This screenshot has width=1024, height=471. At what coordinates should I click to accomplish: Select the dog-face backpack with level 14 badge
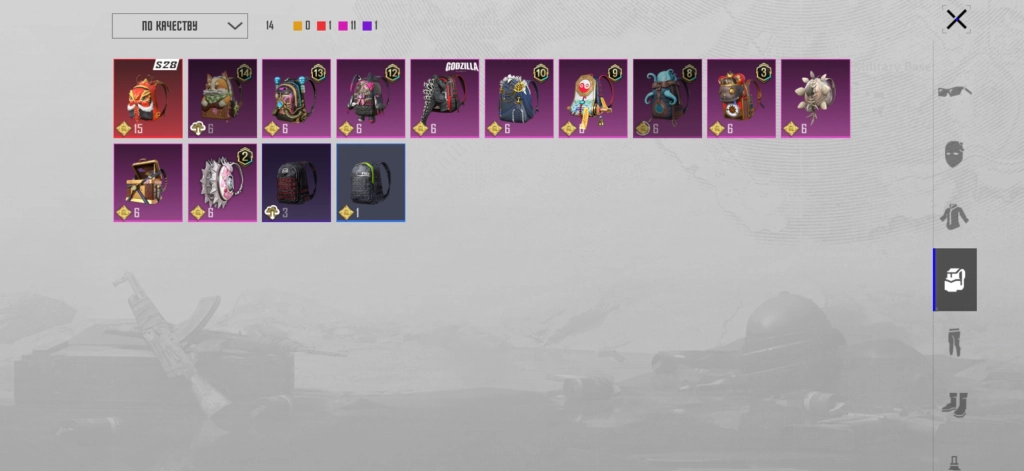[x=222, y=98]
